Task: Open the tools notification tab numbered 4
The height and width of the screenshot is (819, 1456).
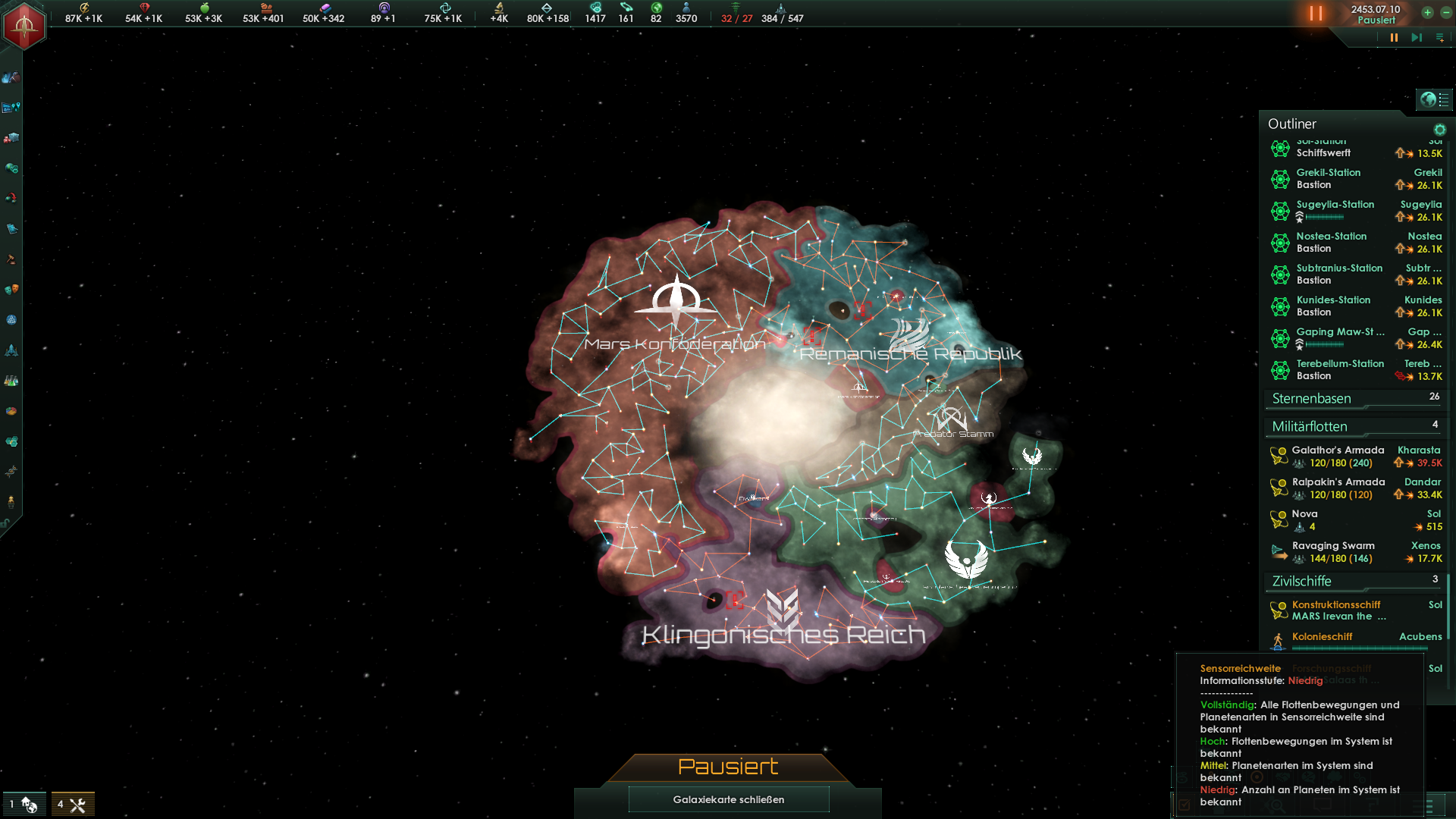Action: pos(73,805)
